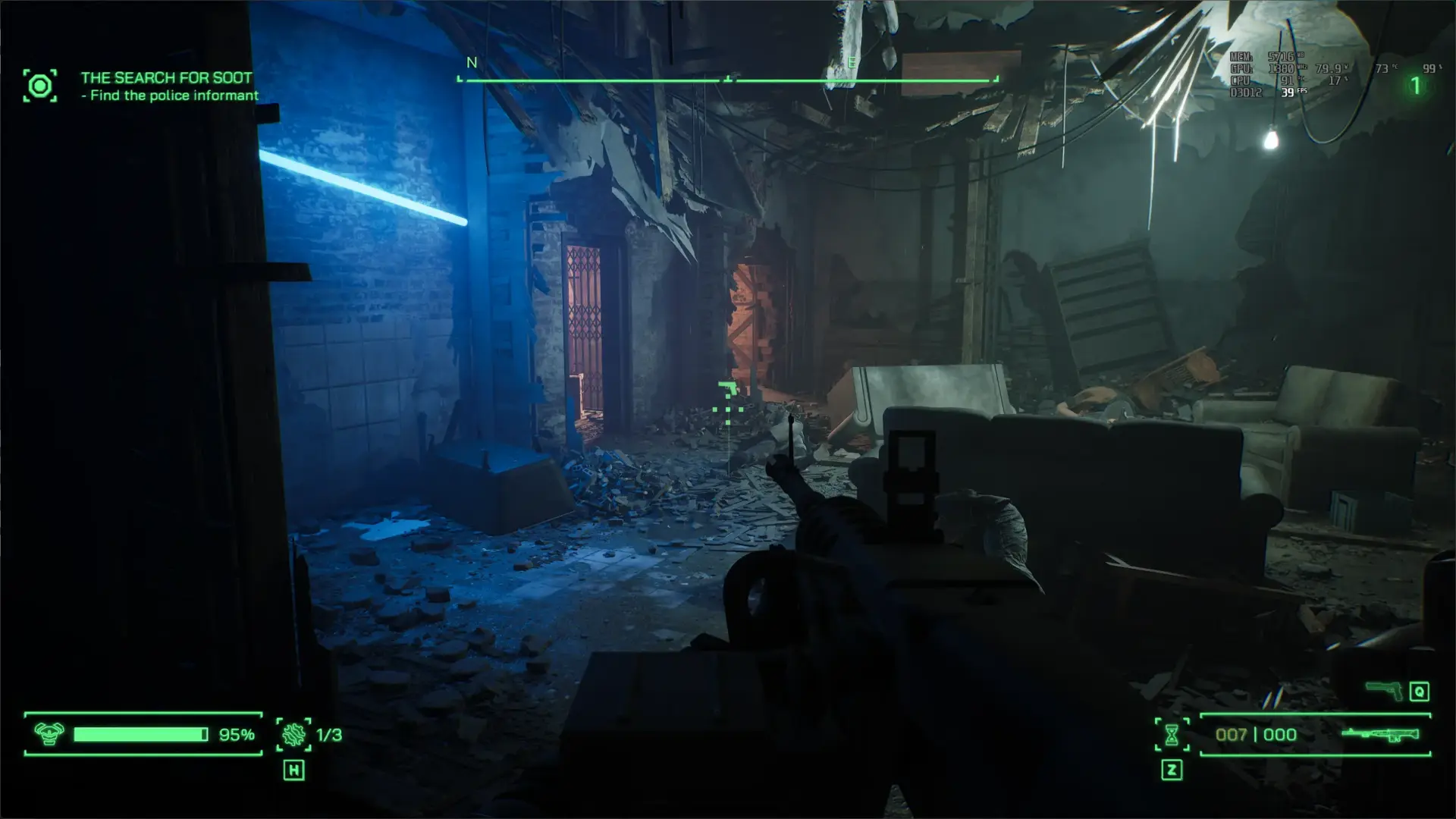Click the objective scanner icon
The width and height of the screenshot is (1456, 819).
pos(39,86)
